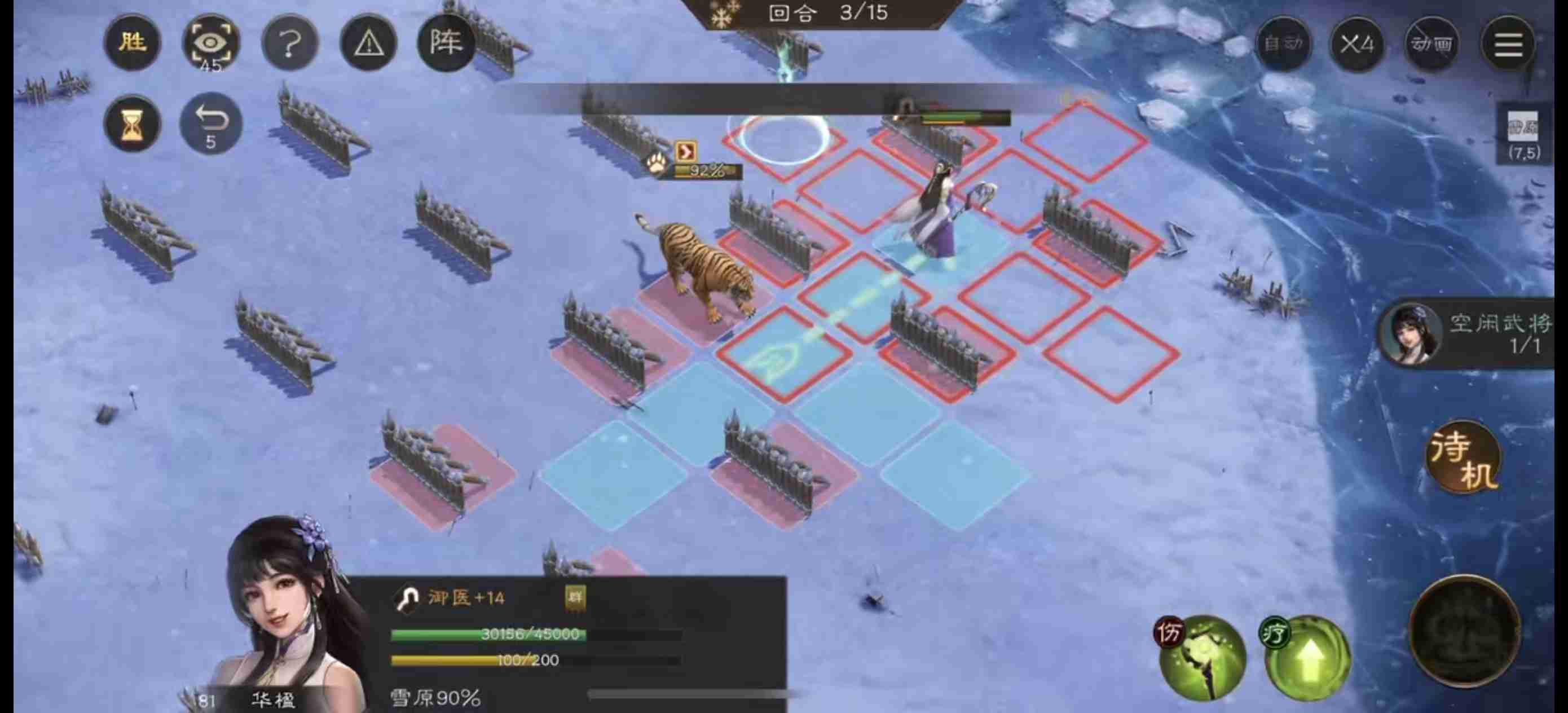The image size is (1568, 713).
Task: Toggle X4 battle speed
Action: click(x=1357, y=45)
